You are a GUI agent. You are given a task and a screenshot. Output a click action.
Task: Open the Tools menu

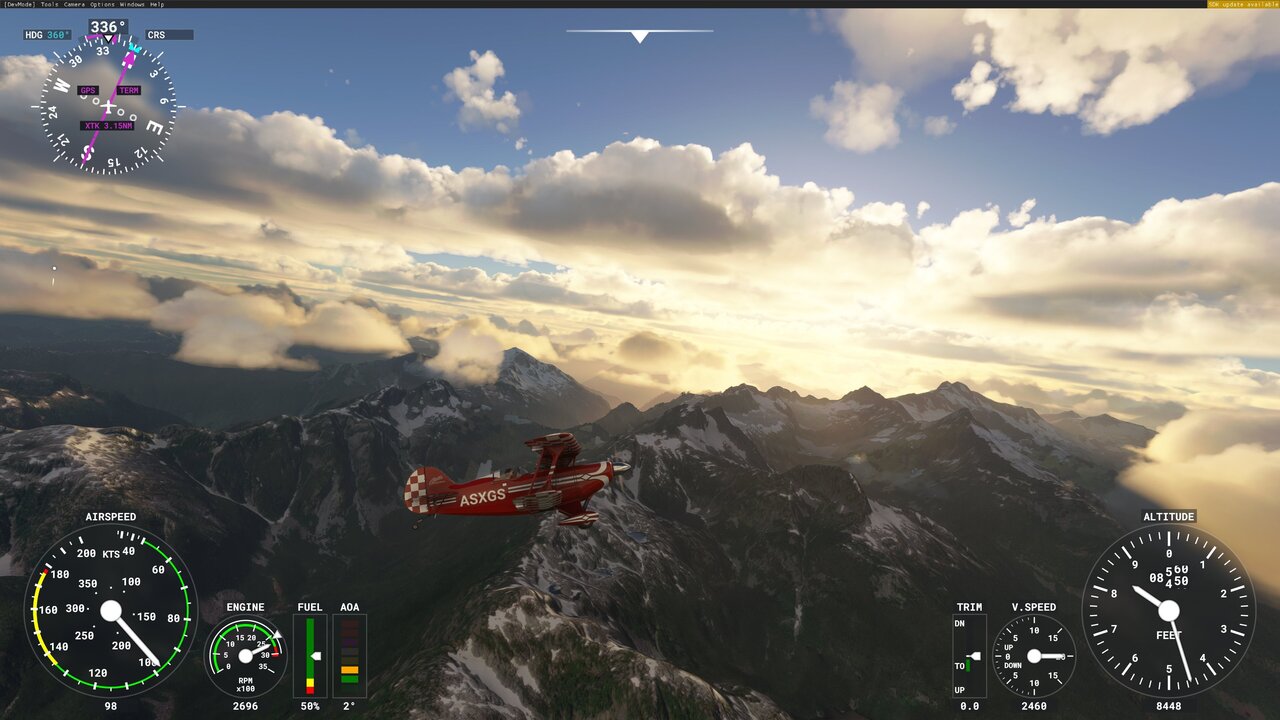[49, 4]
